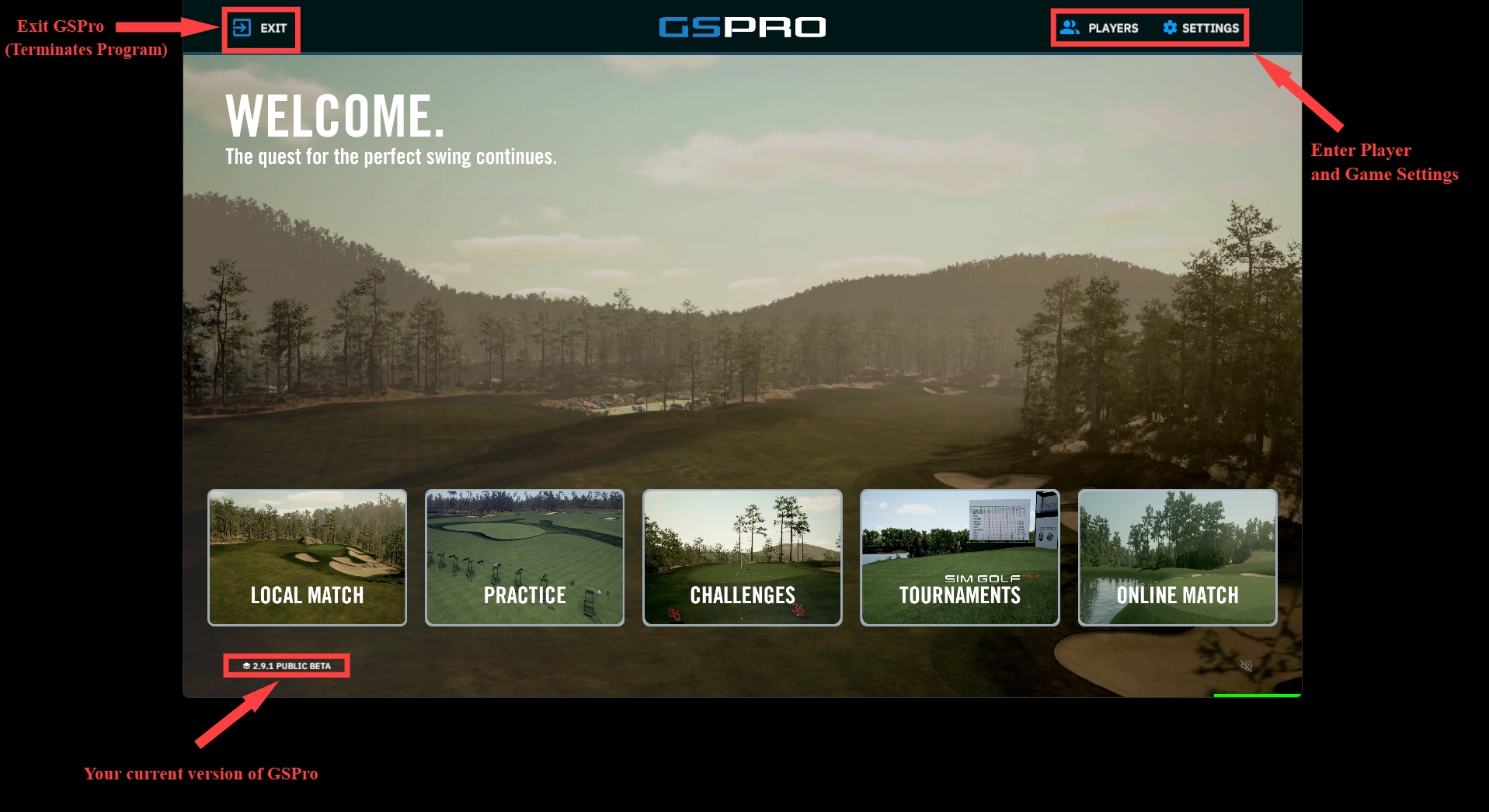Click the 2.9.1 Public Beta version label

(x=287, y=666)
